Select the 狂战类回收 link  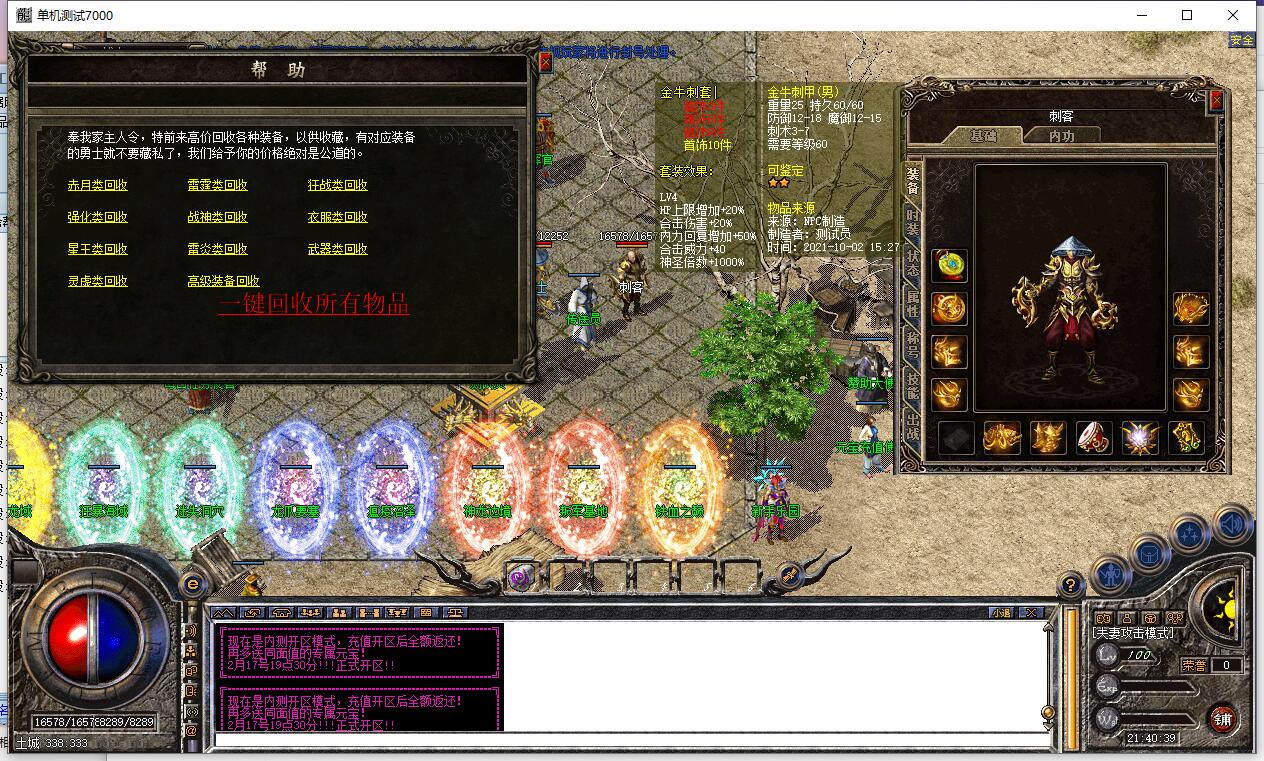(337, 185)
